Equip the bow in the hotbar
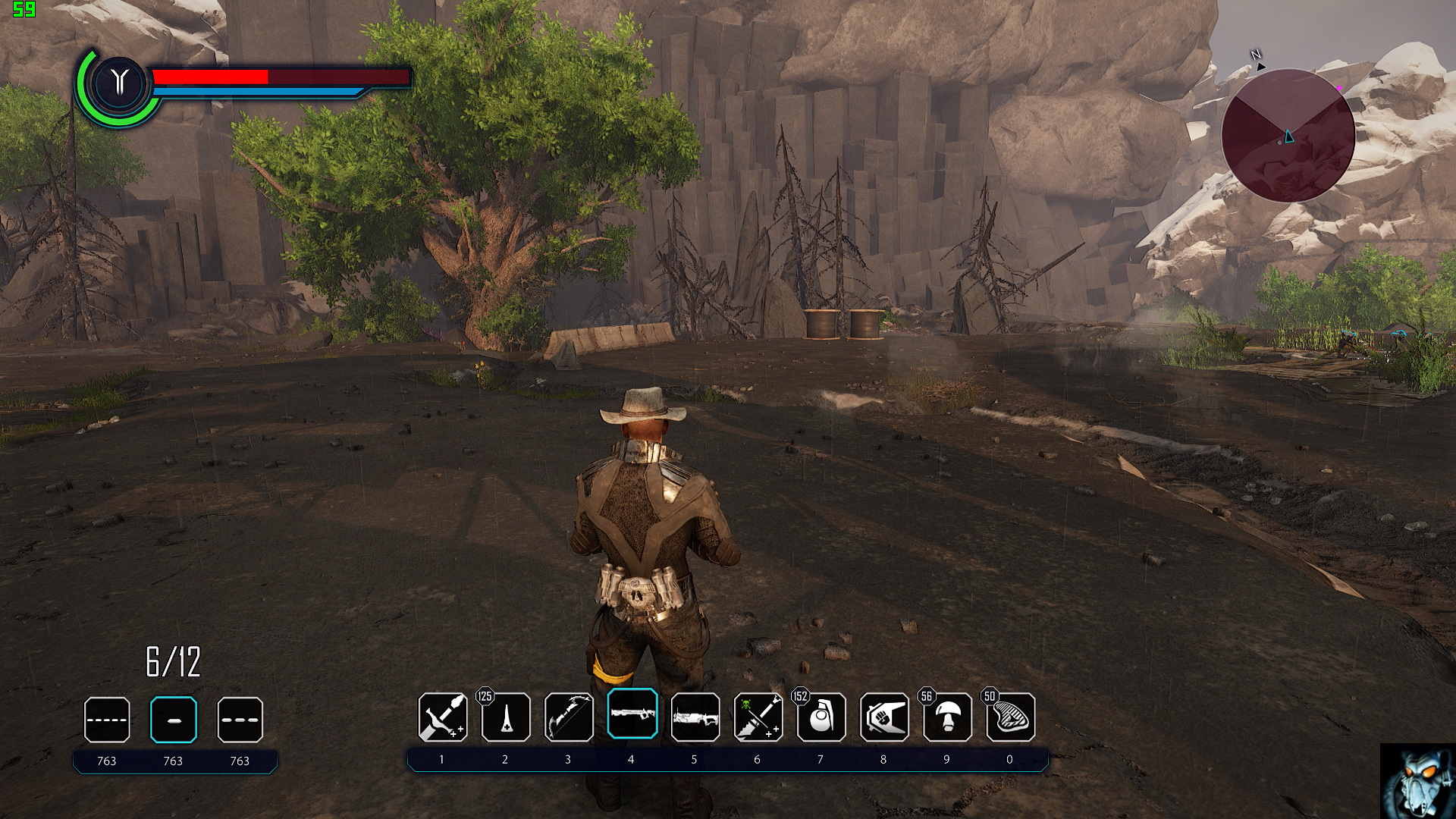Viewport: 1456px width, 819px height. 569,717
